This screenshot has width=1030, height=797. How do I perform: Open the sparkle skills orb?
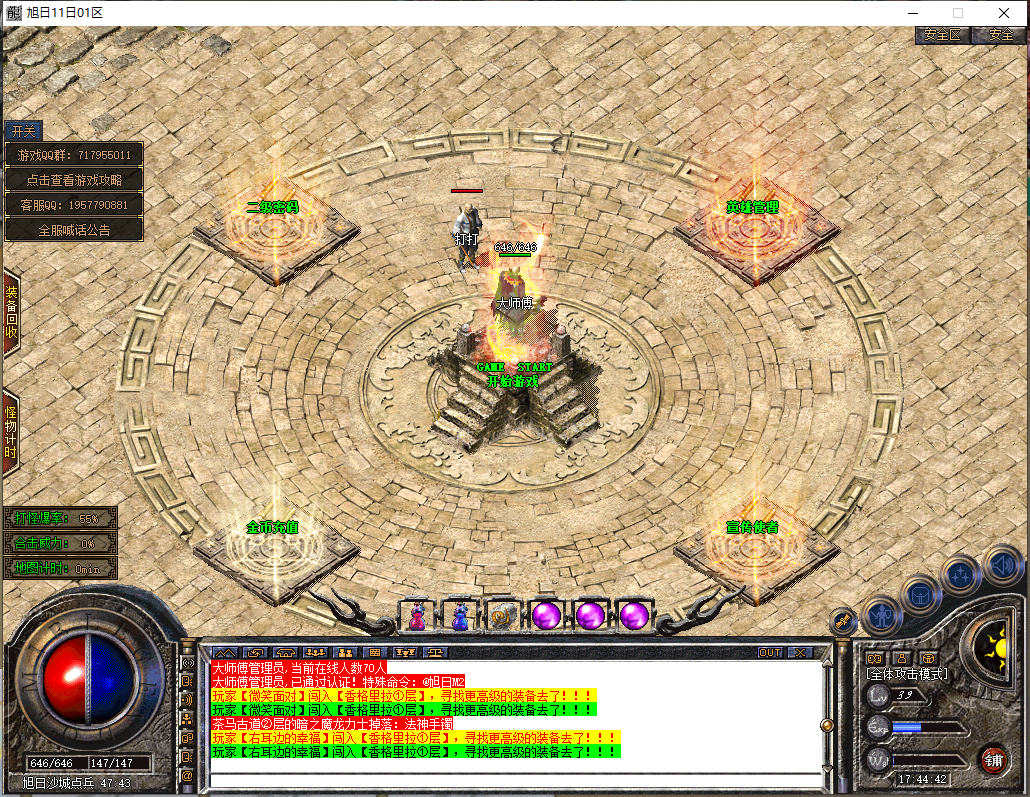point(961,574)
